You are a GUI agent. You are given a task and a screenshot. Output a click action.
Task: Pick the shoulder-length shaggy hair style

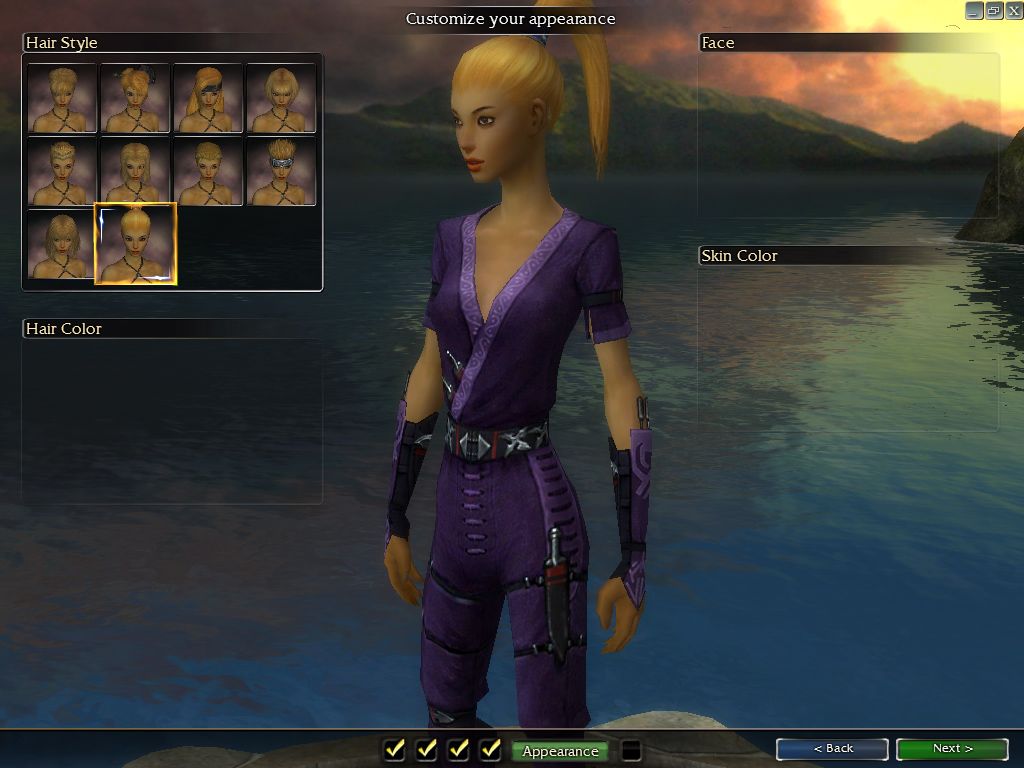tap(62, 244)
